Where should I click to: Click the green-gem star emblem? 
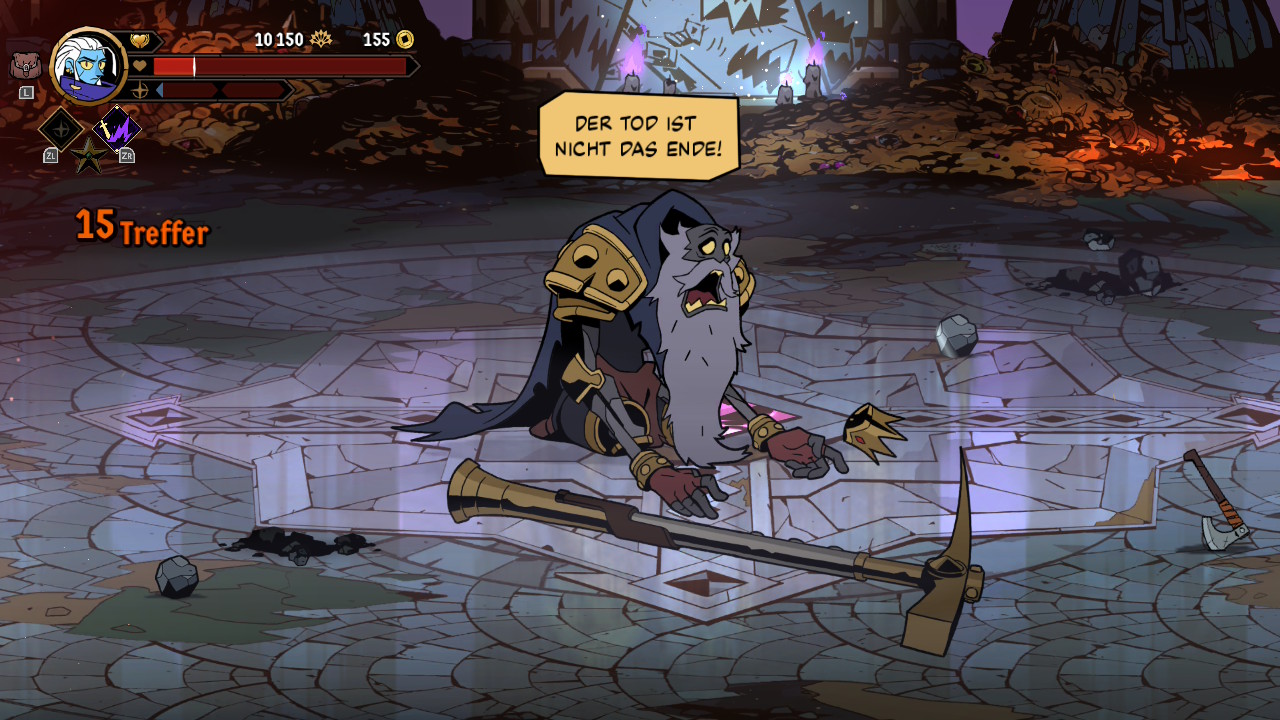[x=88, y=156]
